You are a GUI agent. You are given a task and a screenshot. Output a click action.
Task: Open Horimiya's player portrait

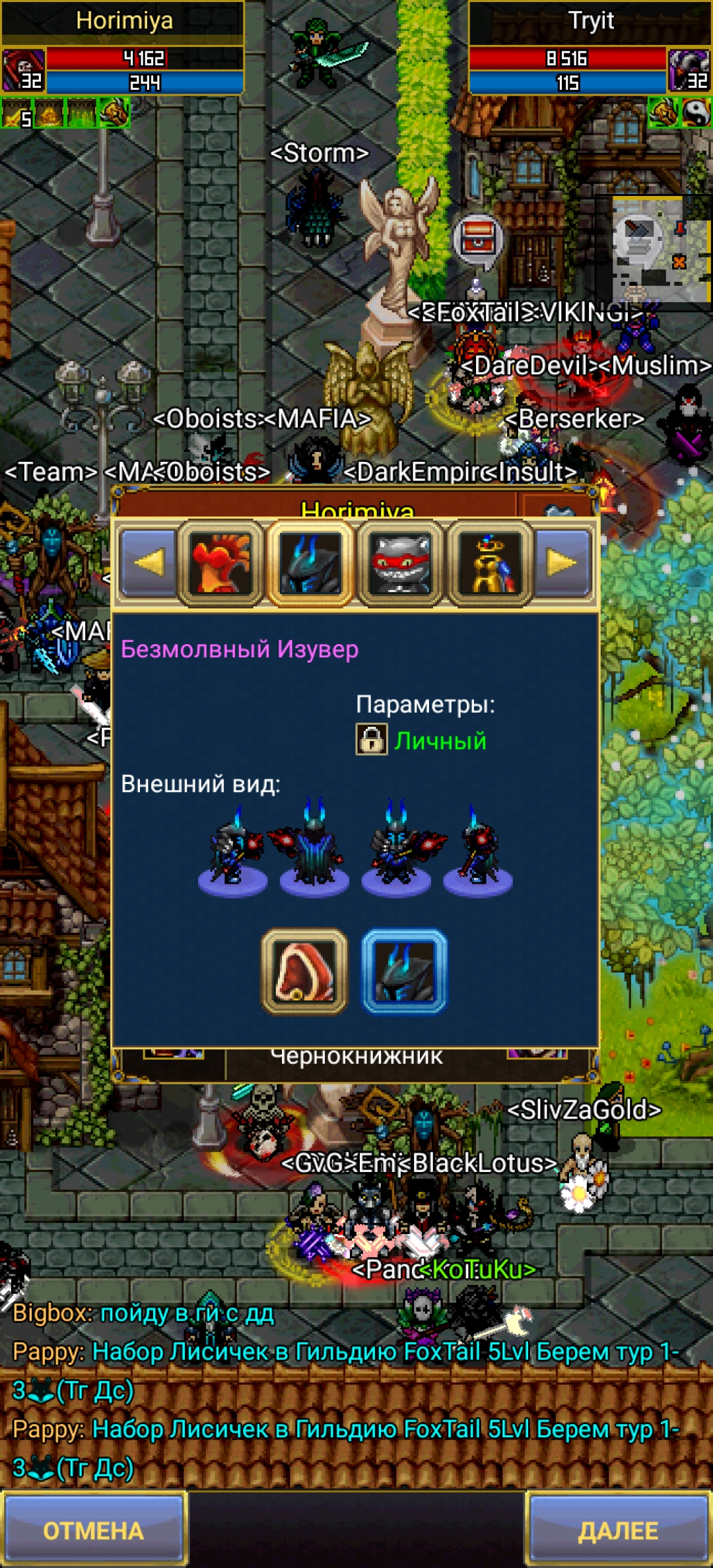pyautogui.click(x=23, y=69)
